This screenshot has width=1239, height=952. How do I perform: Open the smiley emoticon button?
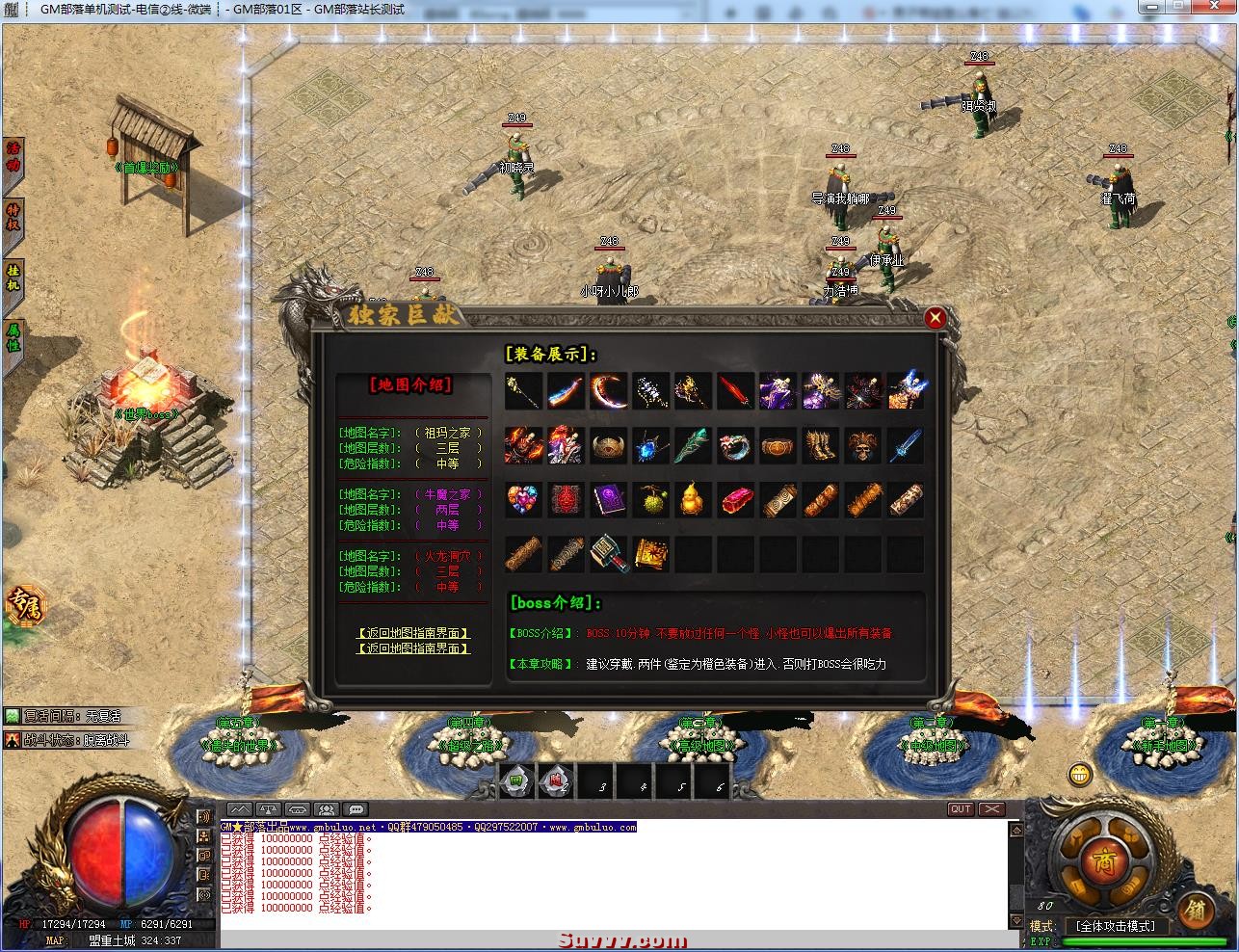[1081, 774]
